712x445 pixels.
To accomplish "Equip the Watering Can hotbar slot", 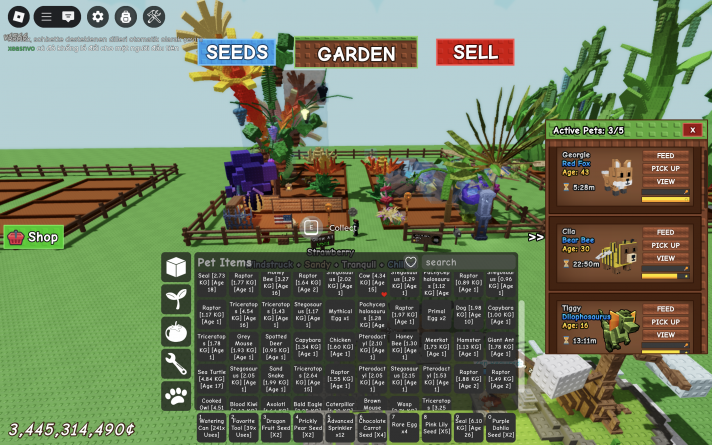I will 213,429.
